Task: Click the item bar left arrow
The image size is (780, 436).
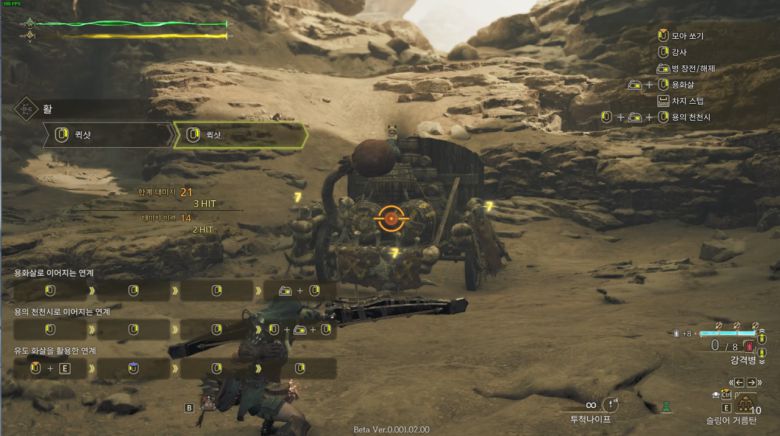Action: [x=739, y=383]
